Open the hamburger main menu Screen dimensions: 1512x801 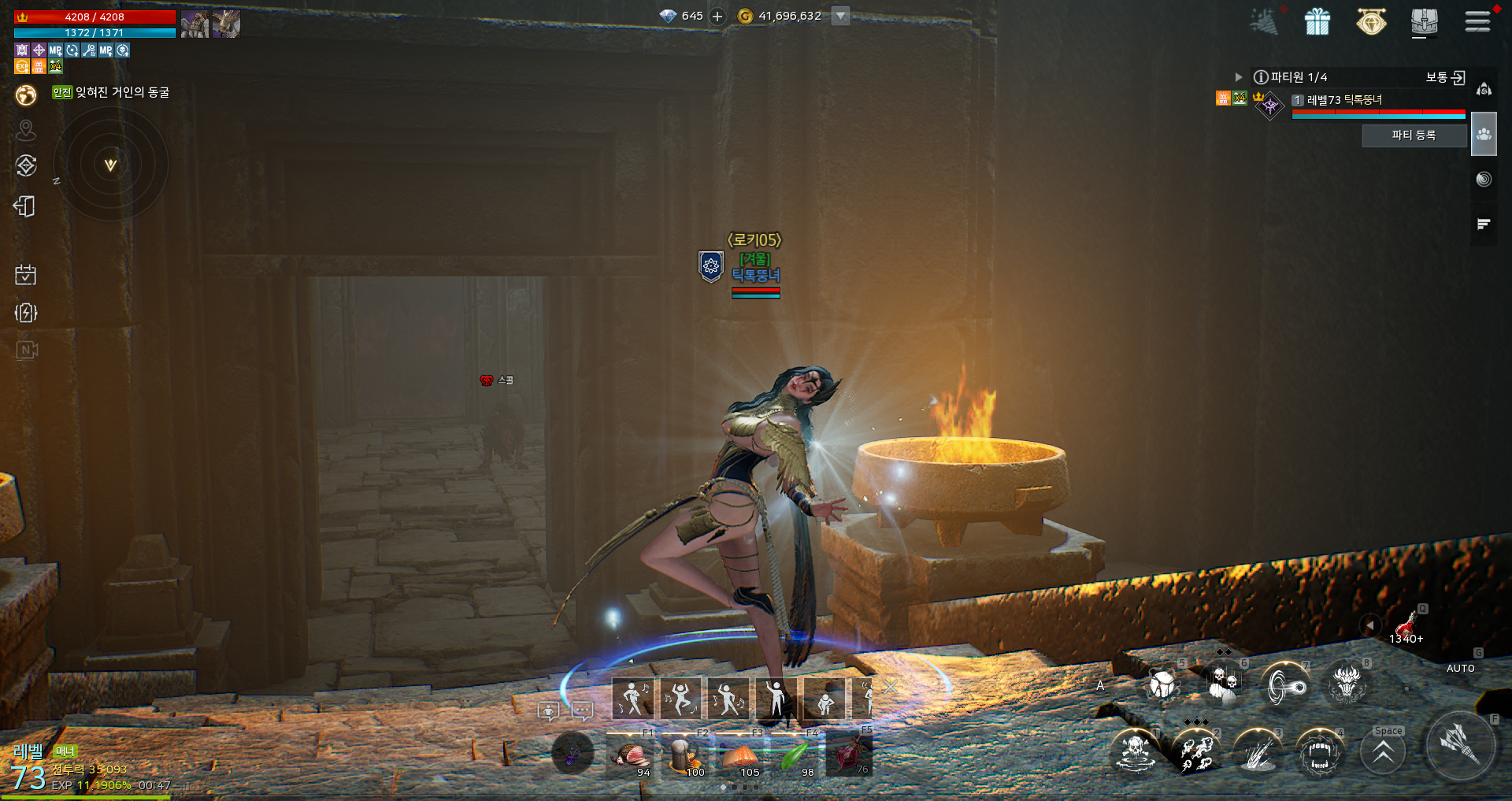coord(1477,21)
